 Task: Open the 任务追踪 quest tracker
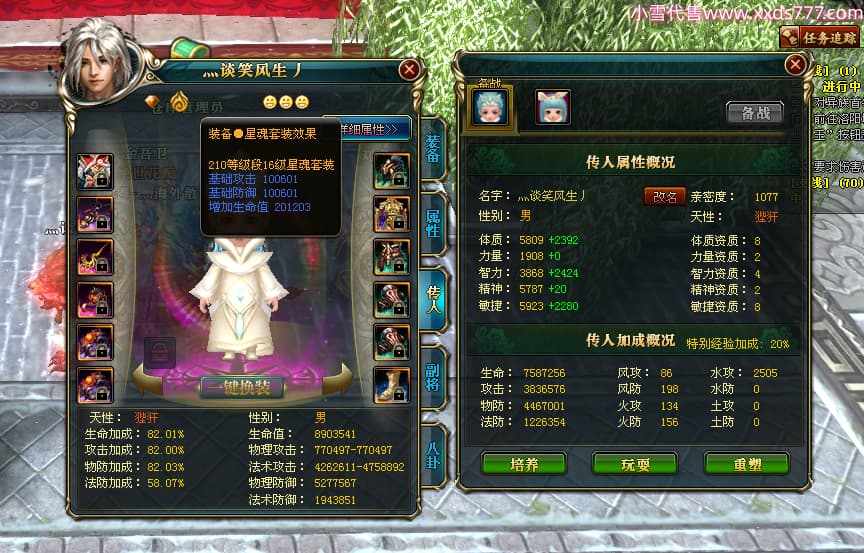821,37
